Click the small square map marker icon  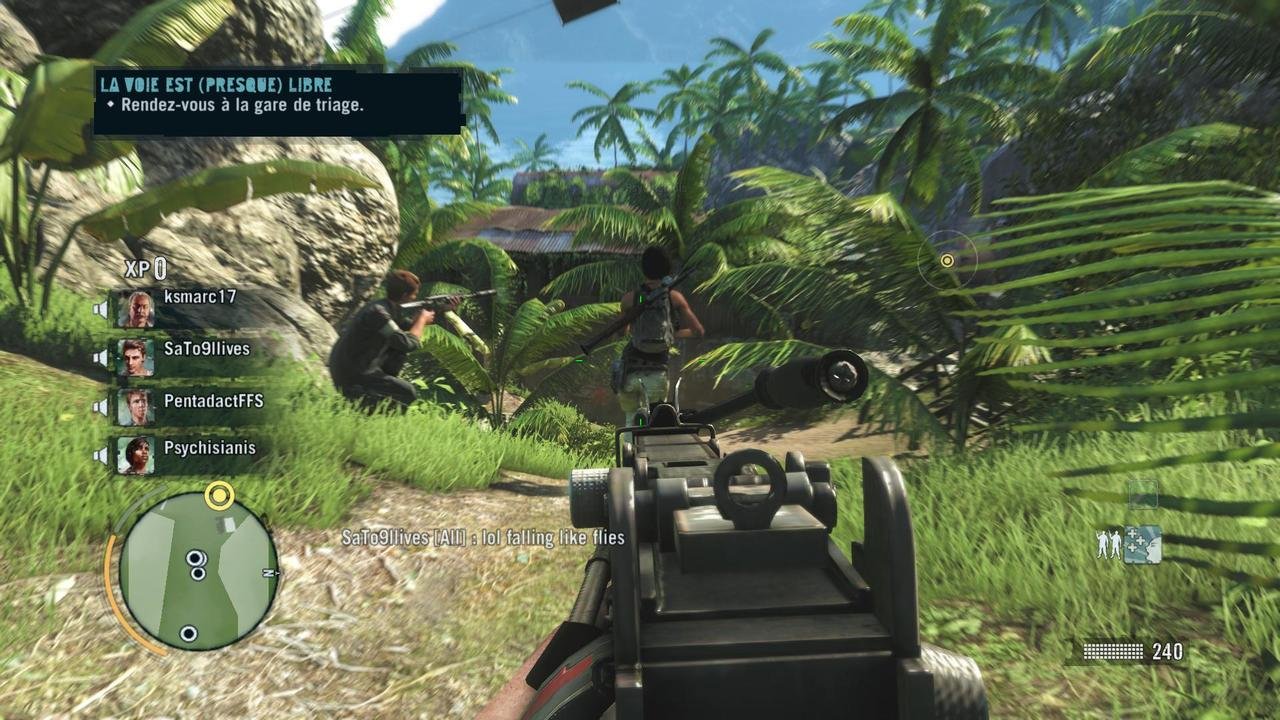1142,494
